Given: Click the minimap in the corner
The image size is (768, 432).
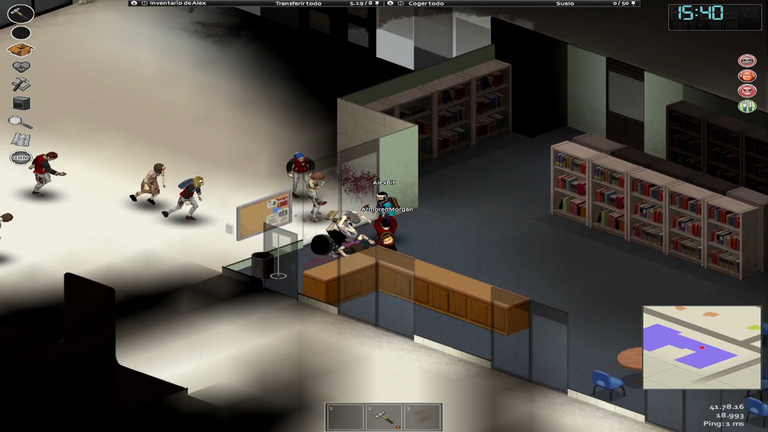Looking at the screenshot, I should pos(702,347).
